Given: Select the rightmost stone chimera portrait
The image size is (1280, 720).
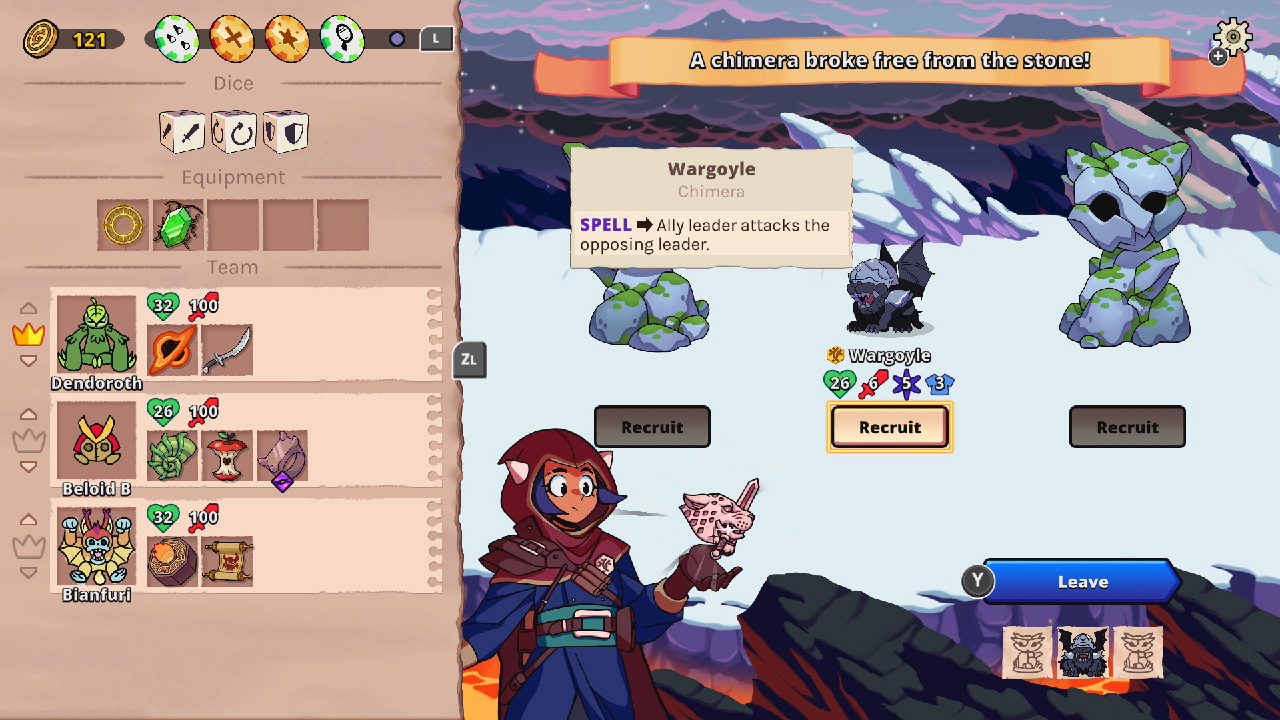Looking at the screenshot, I should coord(1140,653).
